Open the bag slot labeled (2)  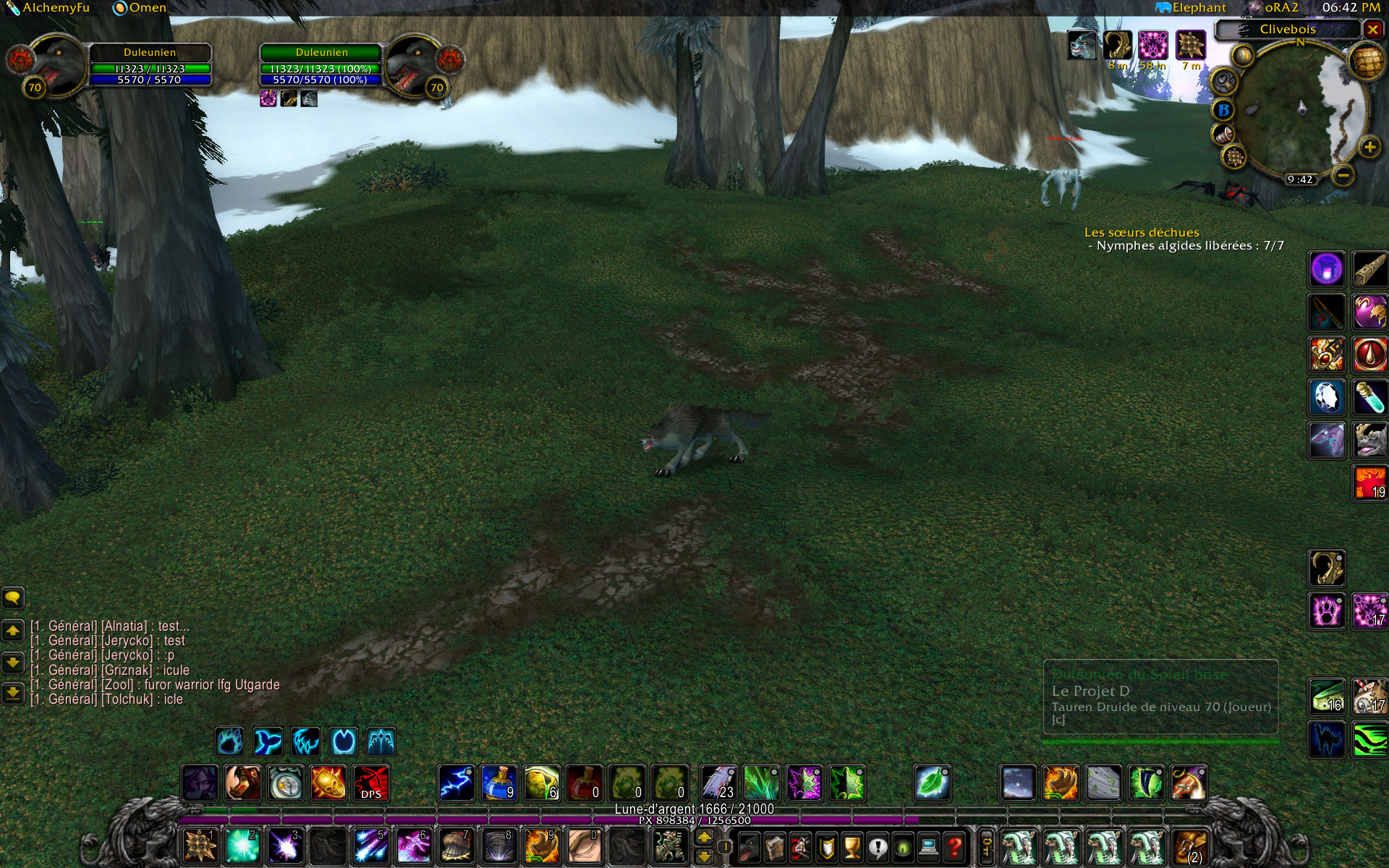[1190, 846]
